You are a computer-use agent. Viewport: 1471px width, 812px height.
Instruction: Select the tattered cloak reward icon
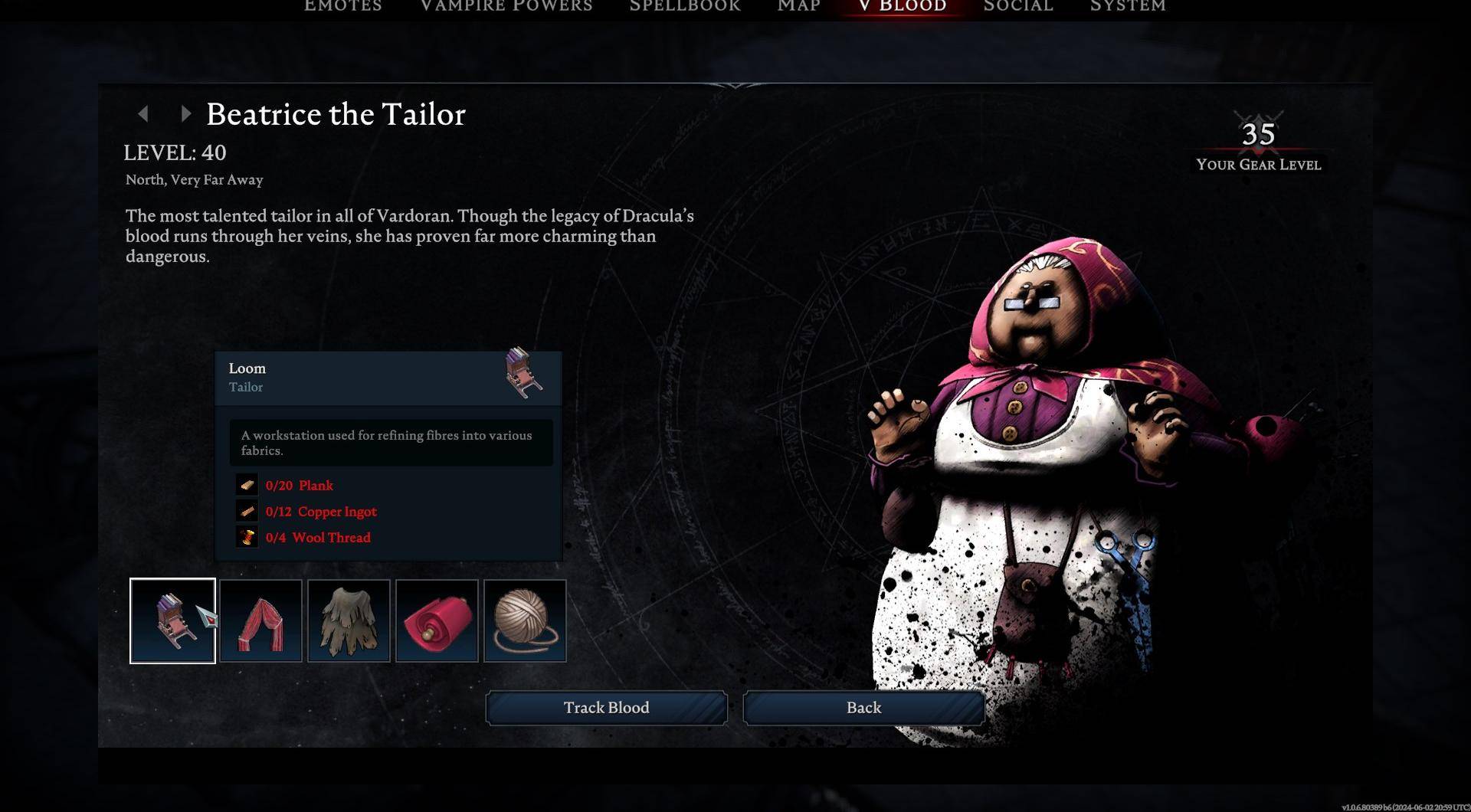349,620
